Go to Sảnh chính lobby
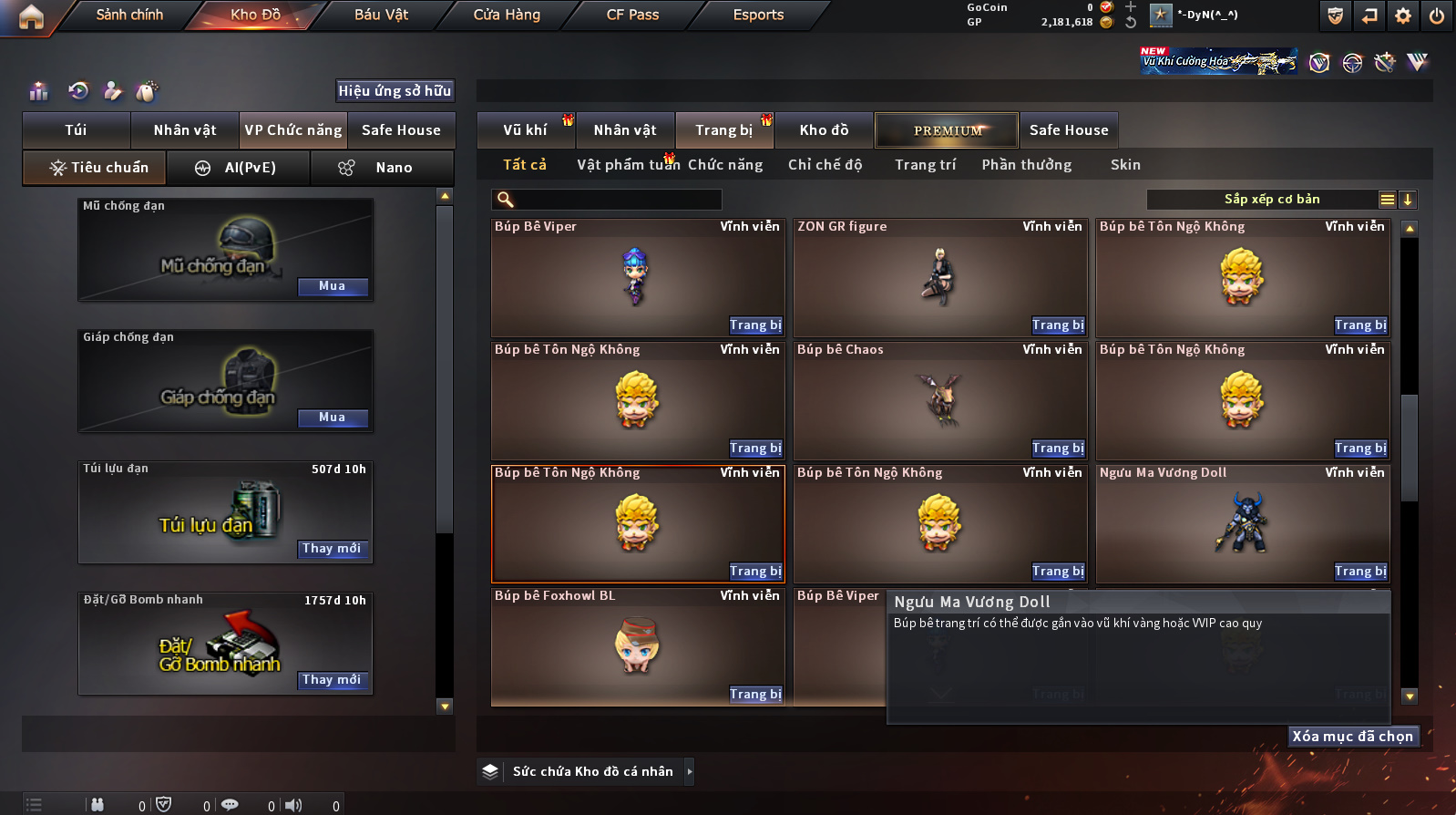This screenshot has height=815, width=1456. click(x=129, y=15)
